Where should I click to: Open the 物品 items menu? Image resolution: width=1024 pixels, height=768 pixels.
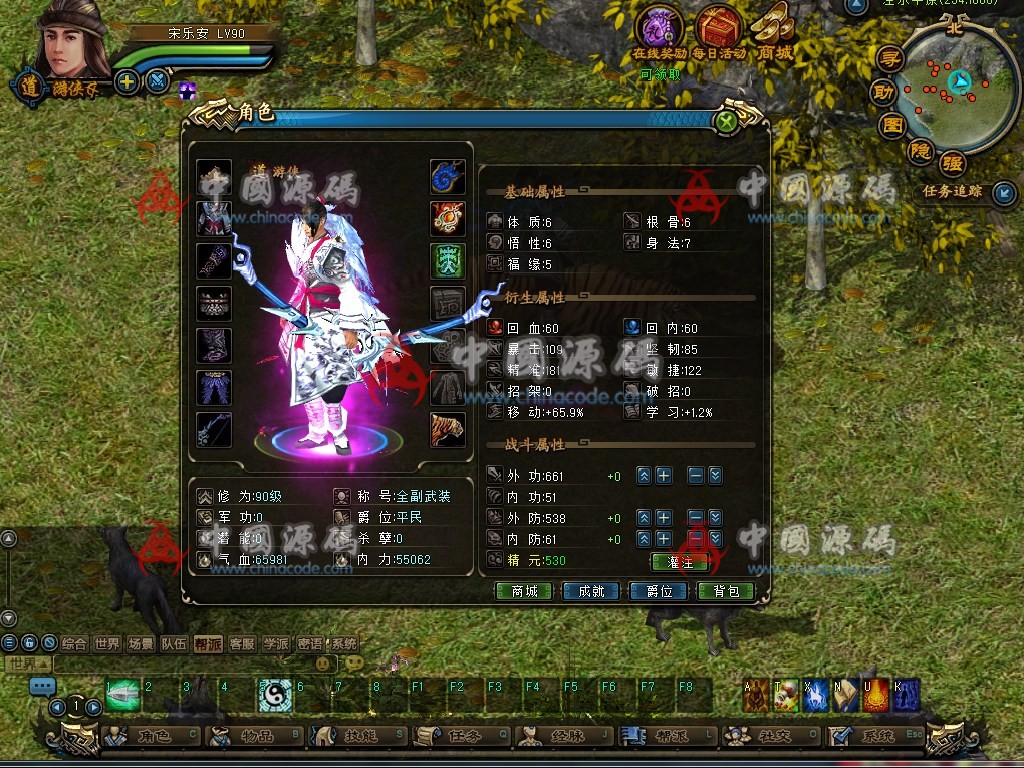pyautogui.click(x=254, y=737)
